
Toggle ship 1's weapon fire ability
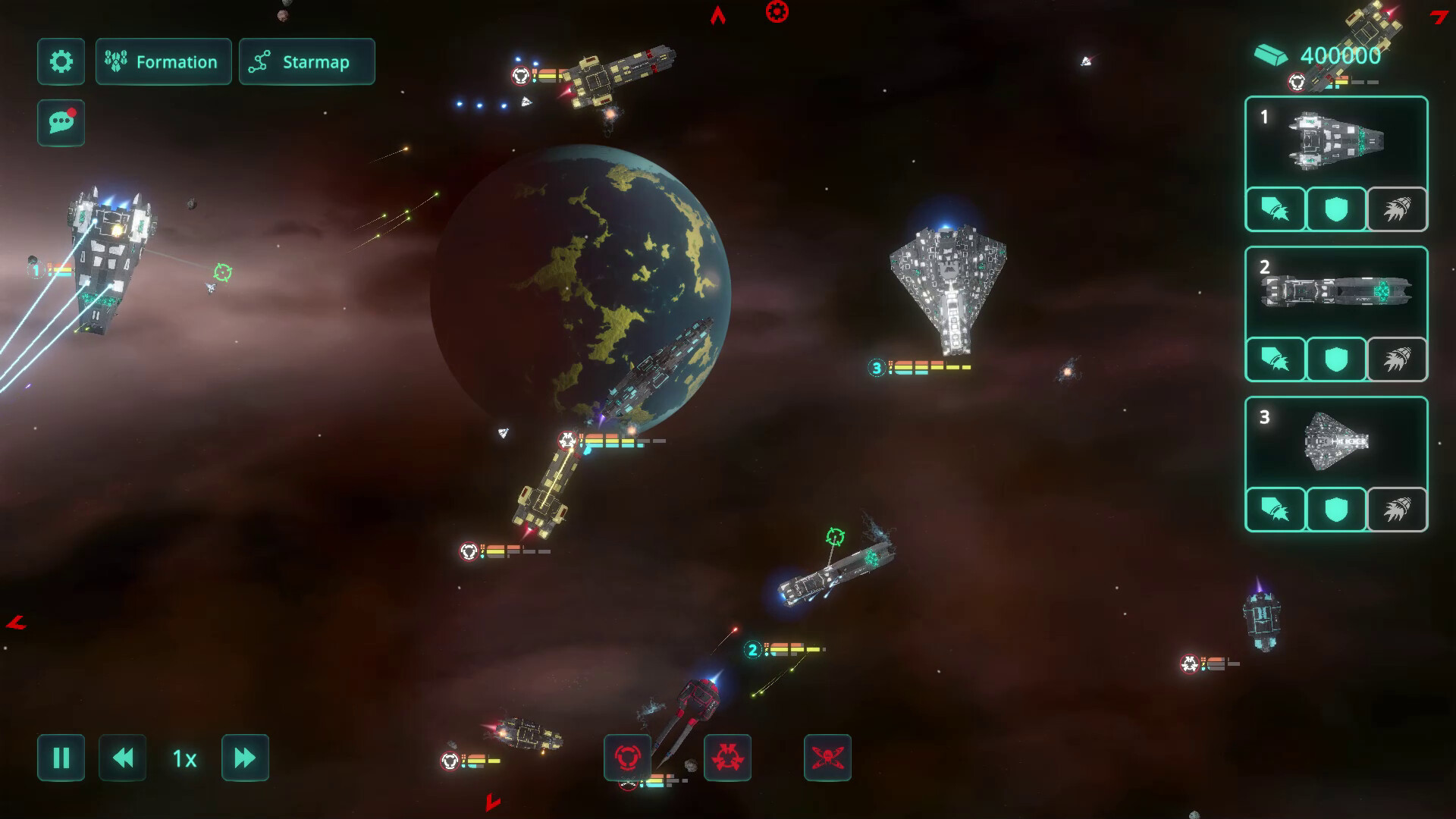(1276, 209)
